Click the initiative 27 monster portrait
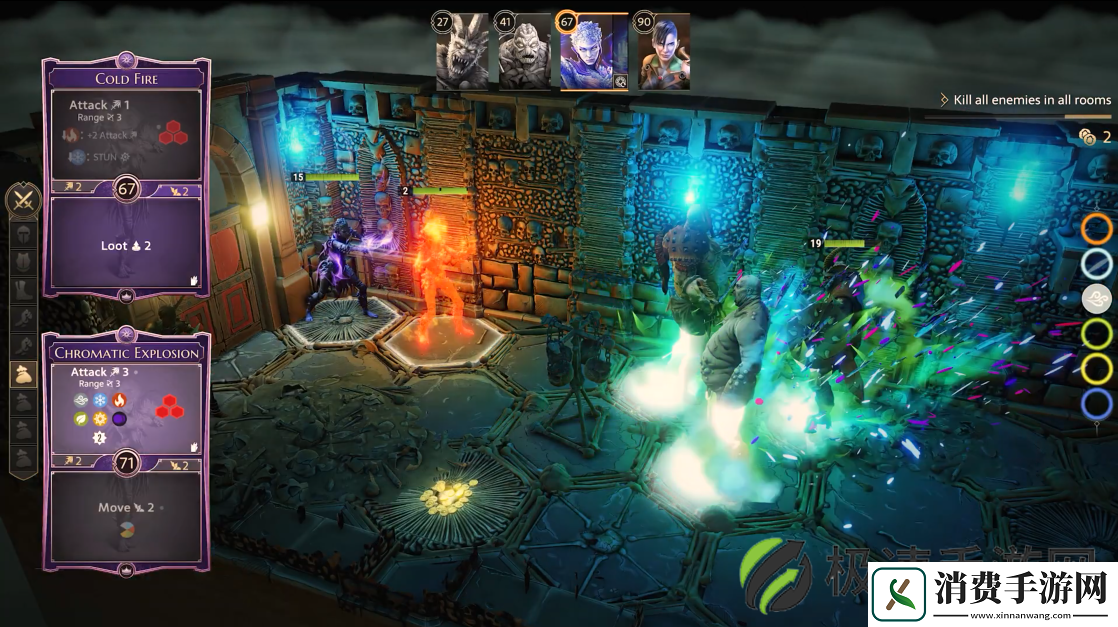This screenshot has height=627, width=1118. (461, 51)
